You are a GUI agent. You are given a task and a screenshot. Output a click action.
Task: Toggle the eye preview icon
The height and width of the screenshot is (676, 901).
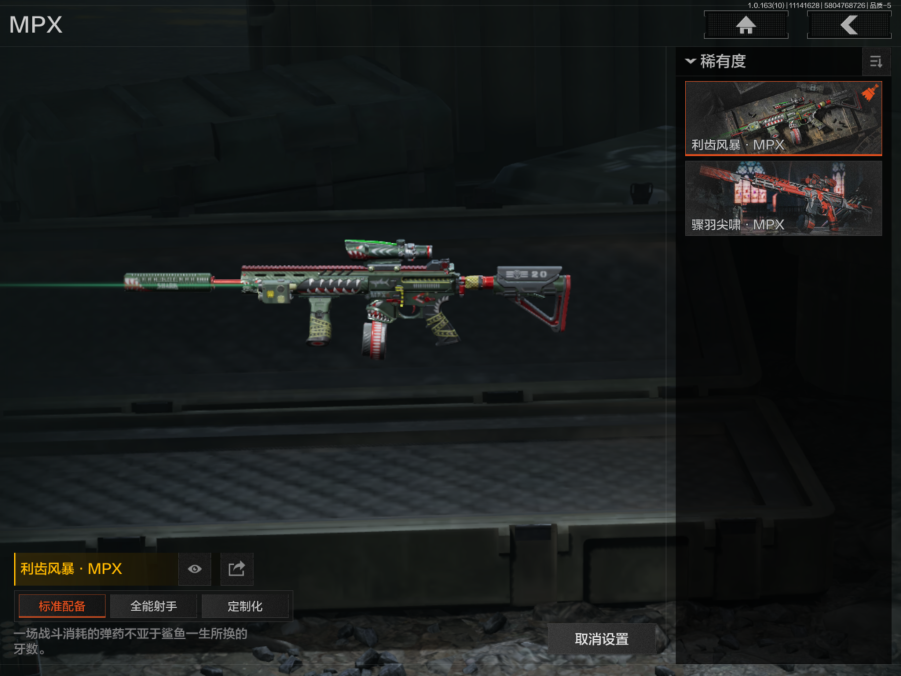tap(195, 569)
